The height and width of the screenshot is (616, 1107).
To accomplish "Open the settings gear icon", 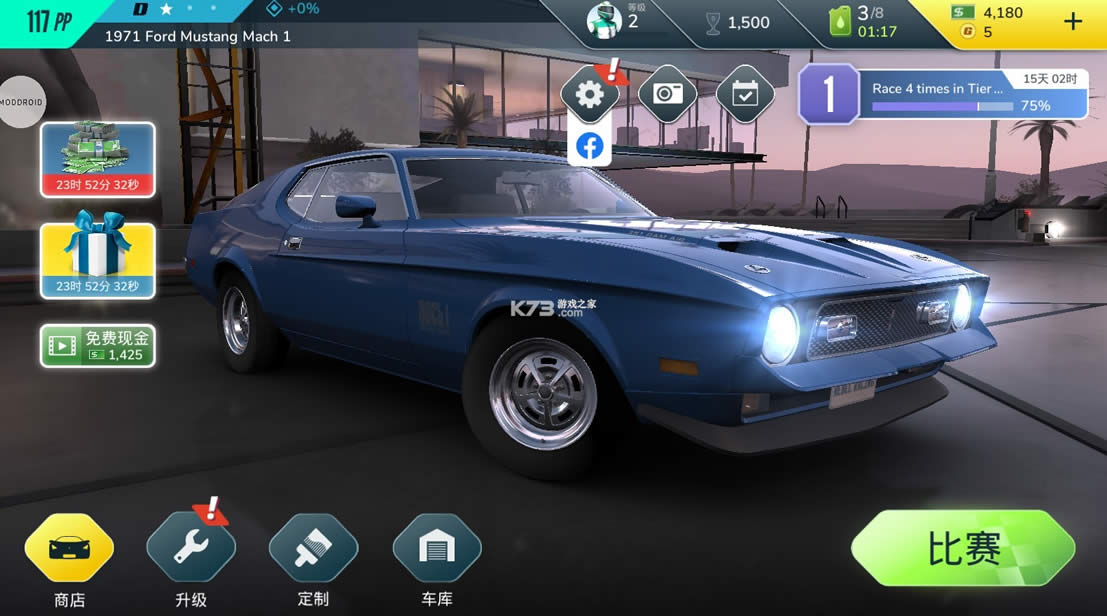I will (590, 94).
